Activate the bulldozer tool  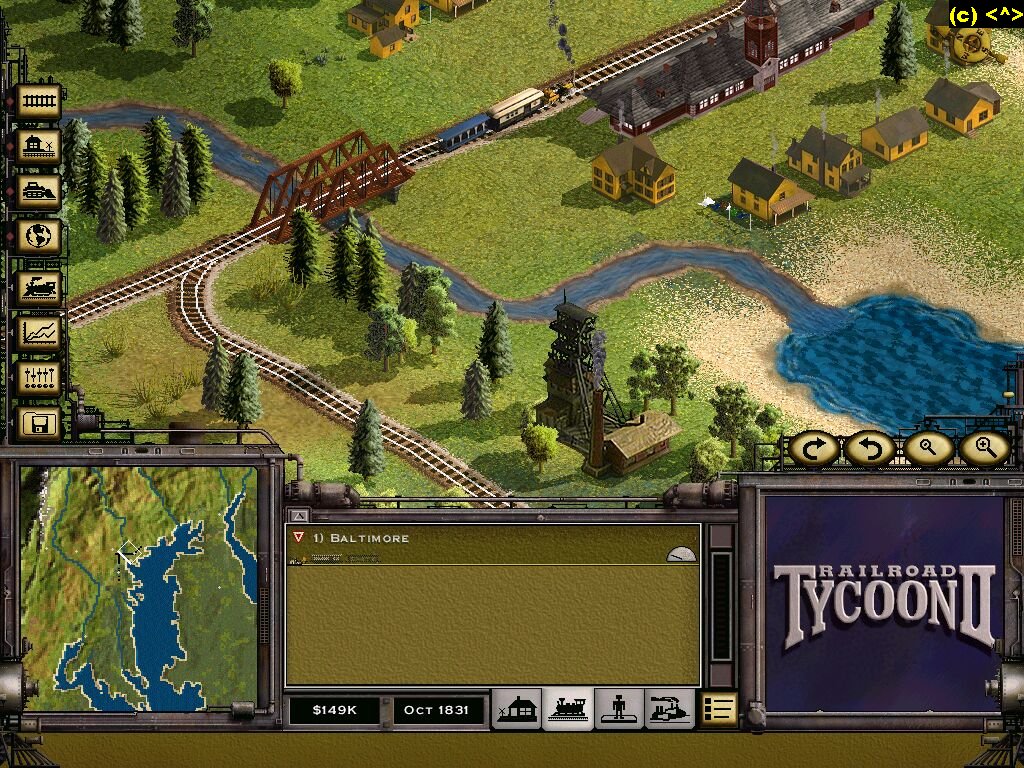point(40,192)
